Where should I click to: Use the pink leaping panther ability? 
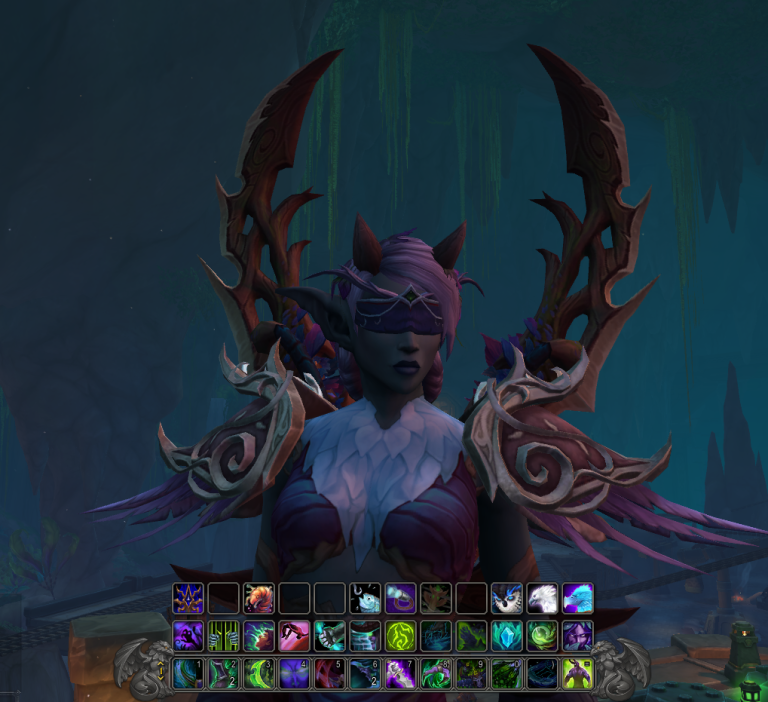[294, 635]
